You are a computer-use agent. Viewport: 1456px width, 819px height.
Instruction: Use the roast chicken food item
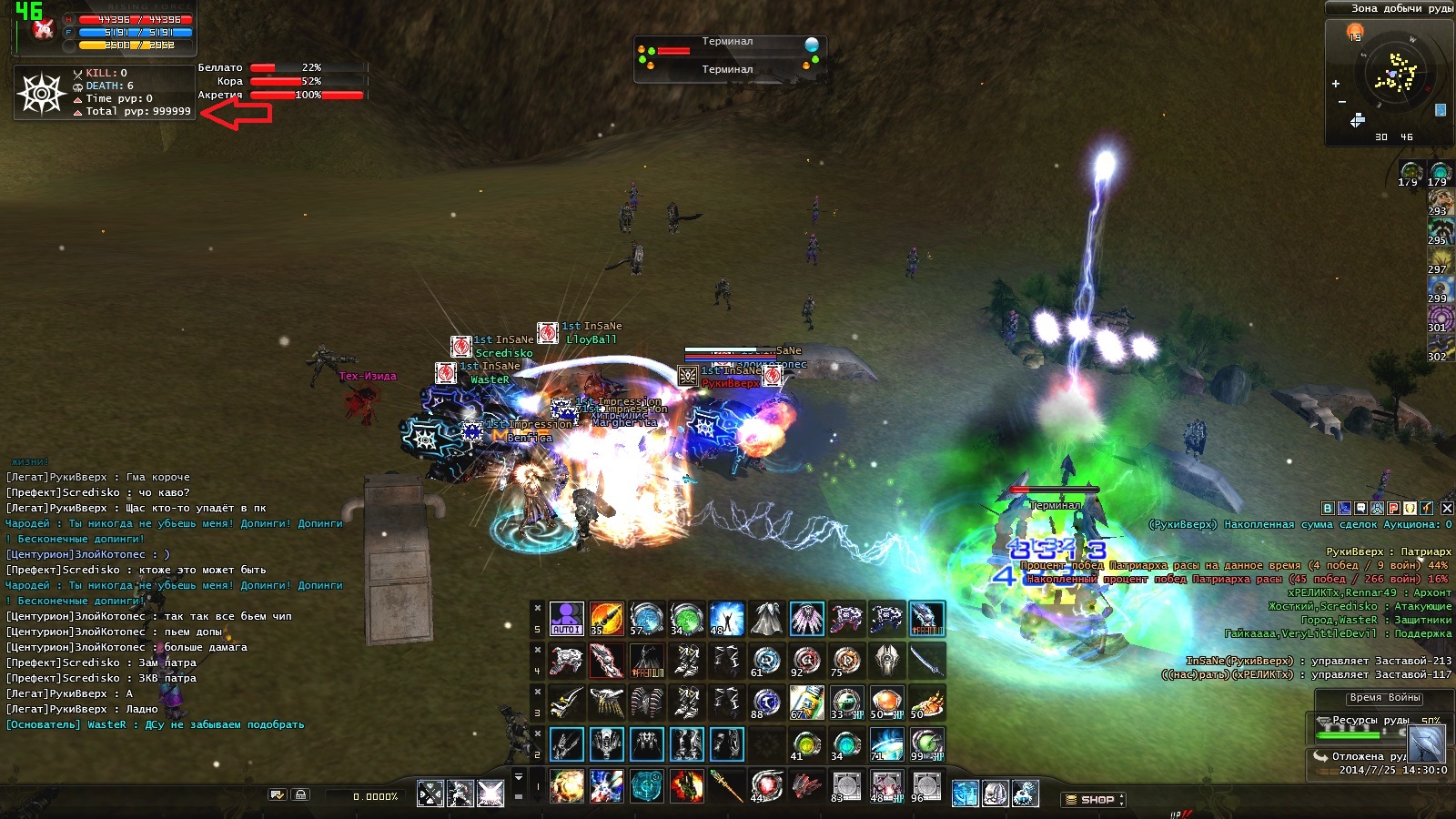[926, 703]
